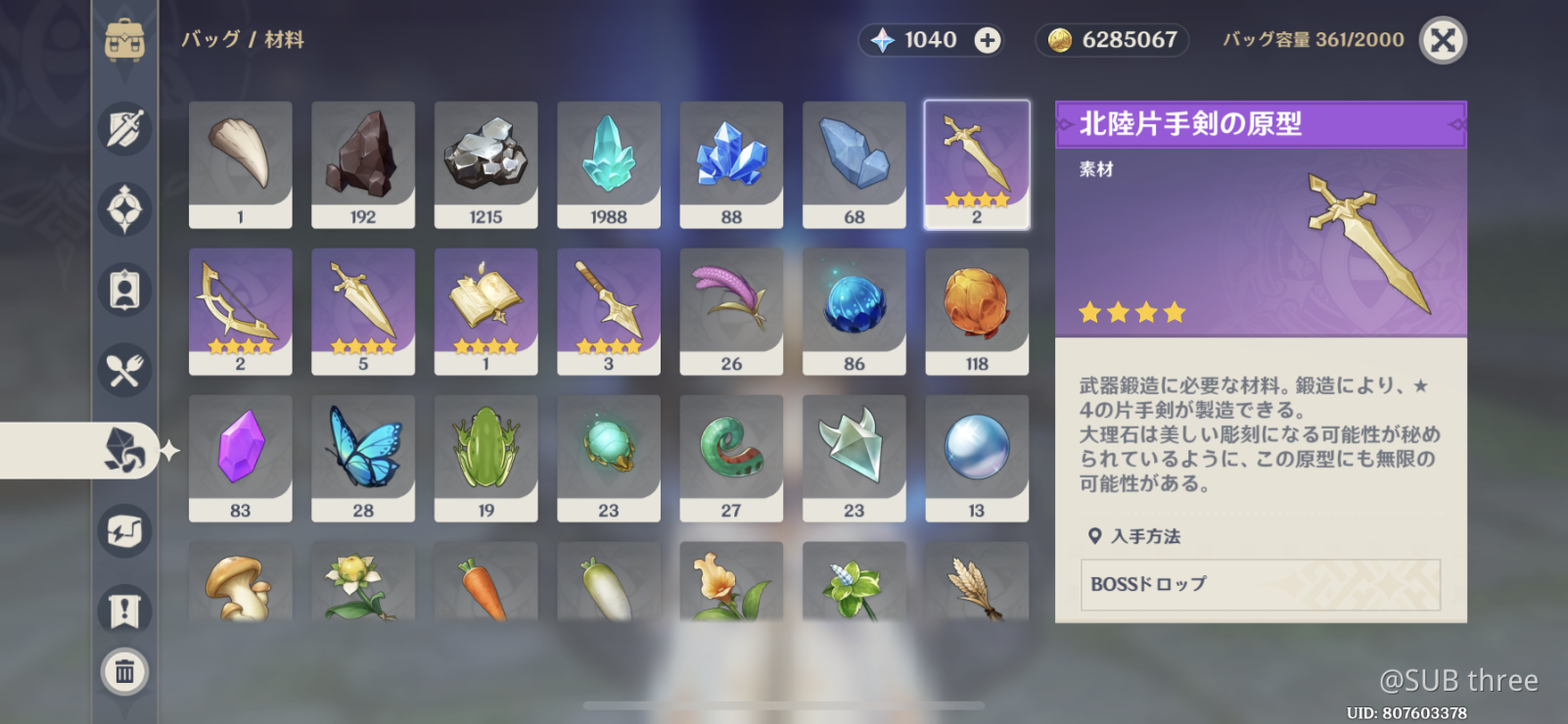Click the Mora balance 6285067 display
Image resolution: width=1568 pixels, height=724 pixels.
coord(1111,40)
